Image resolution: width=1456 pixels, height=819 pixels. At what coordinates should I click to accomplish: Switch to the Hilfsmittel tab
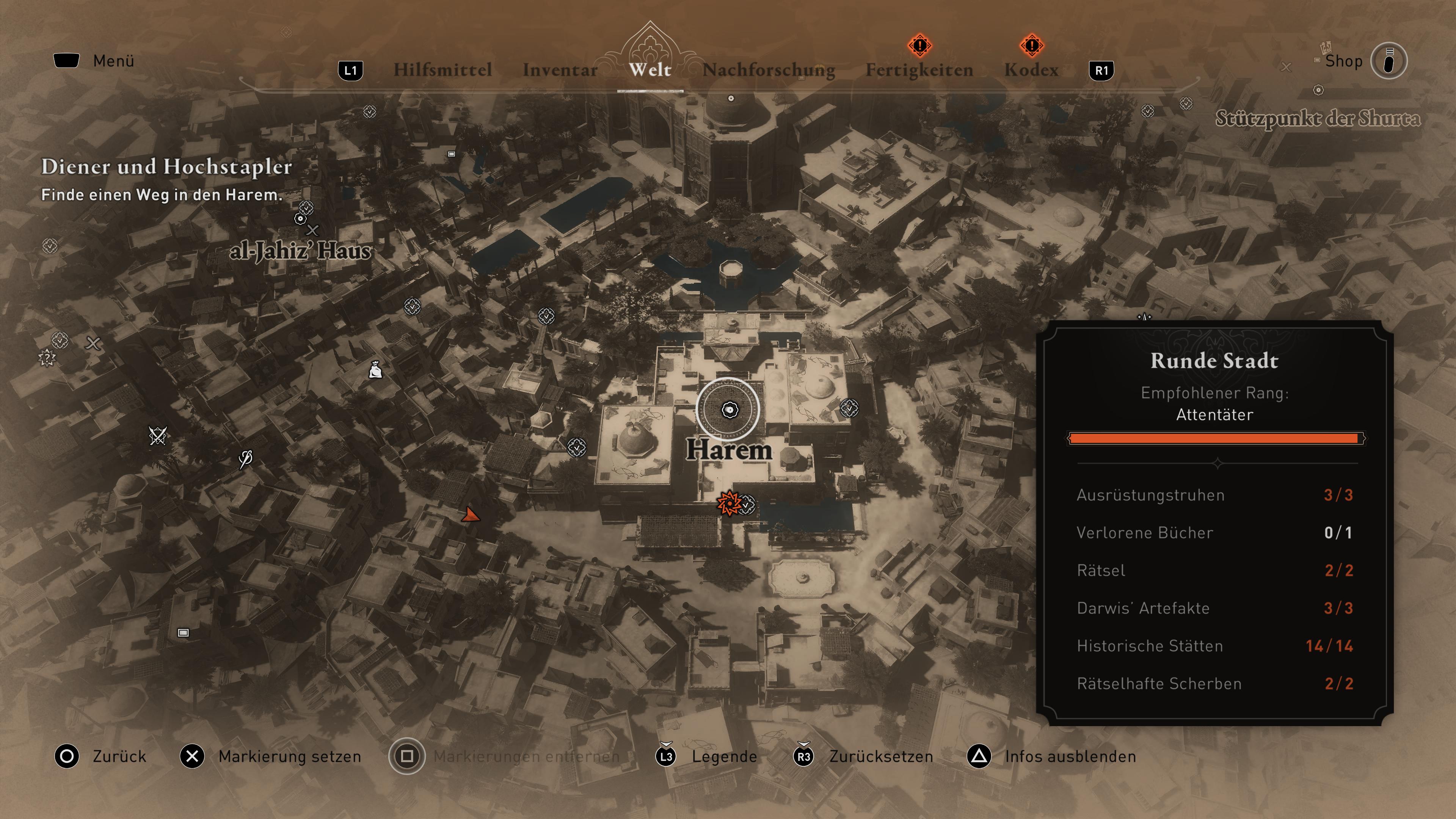click(442, 70)
